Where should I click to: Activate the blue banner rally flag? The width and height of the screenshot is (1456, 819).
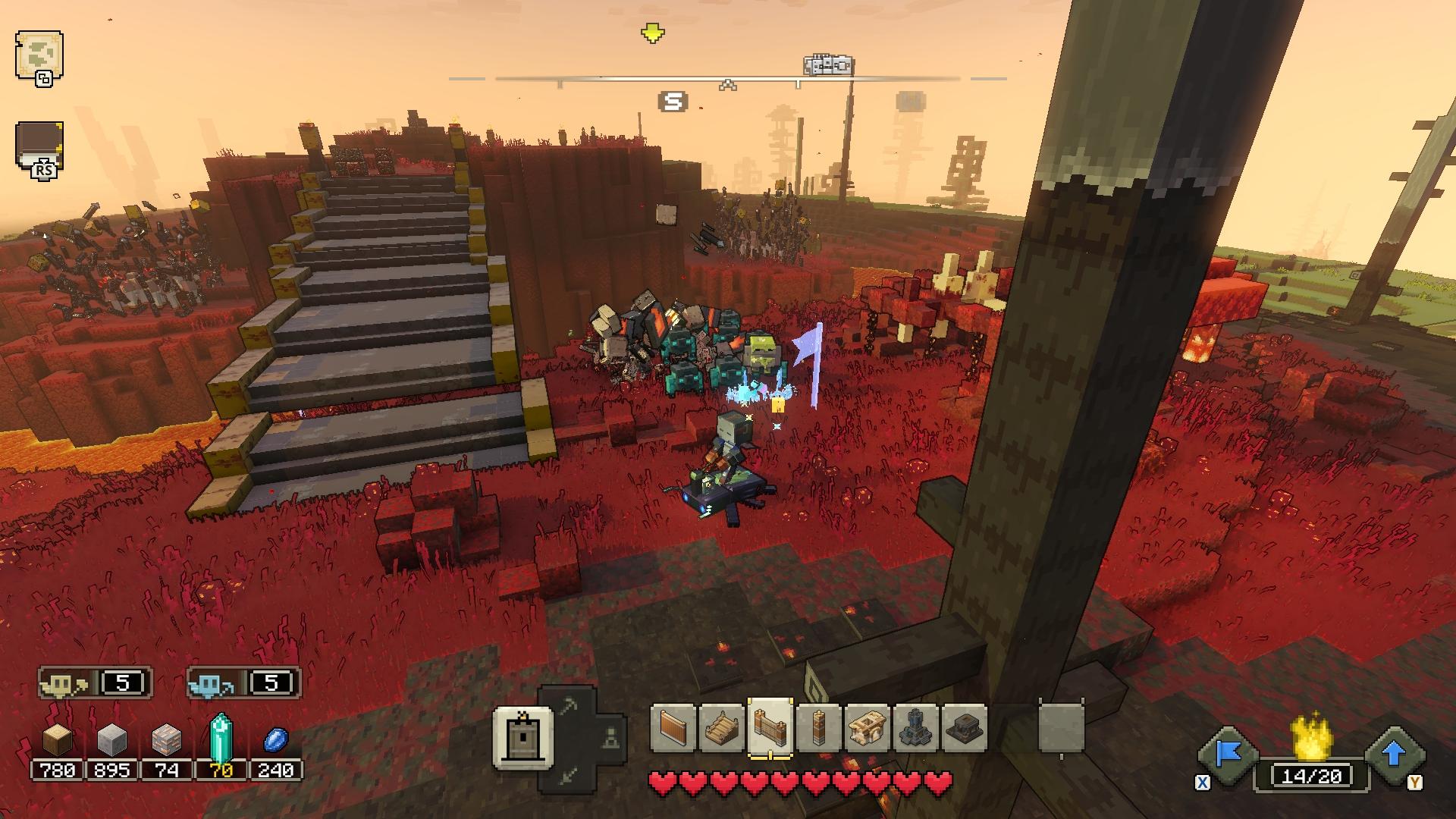(1228, 755)
